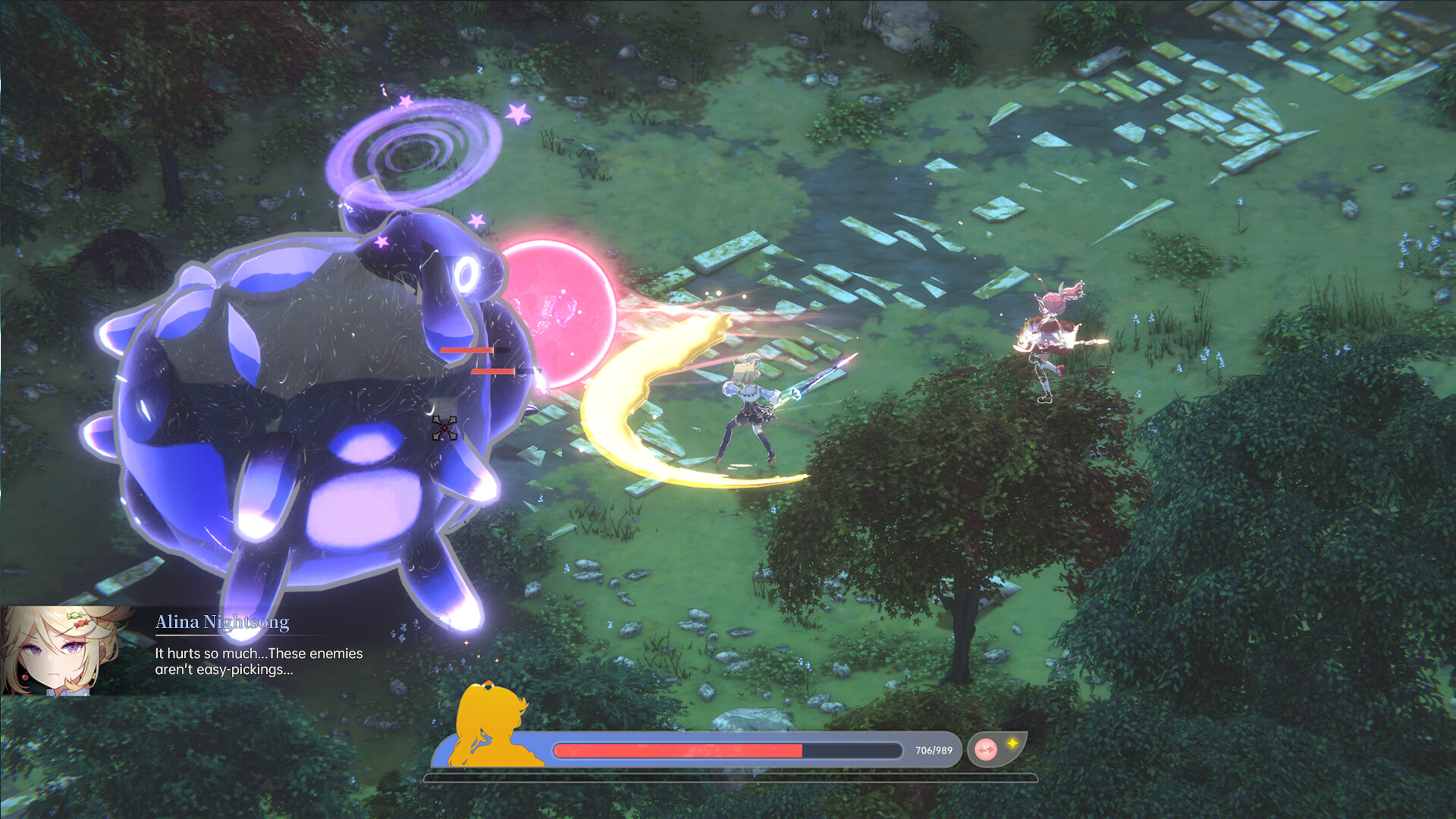Expand the dialogue box under Alina Nightsong
The height and width of the screenshot is (819, 1456).
[258, 661]
